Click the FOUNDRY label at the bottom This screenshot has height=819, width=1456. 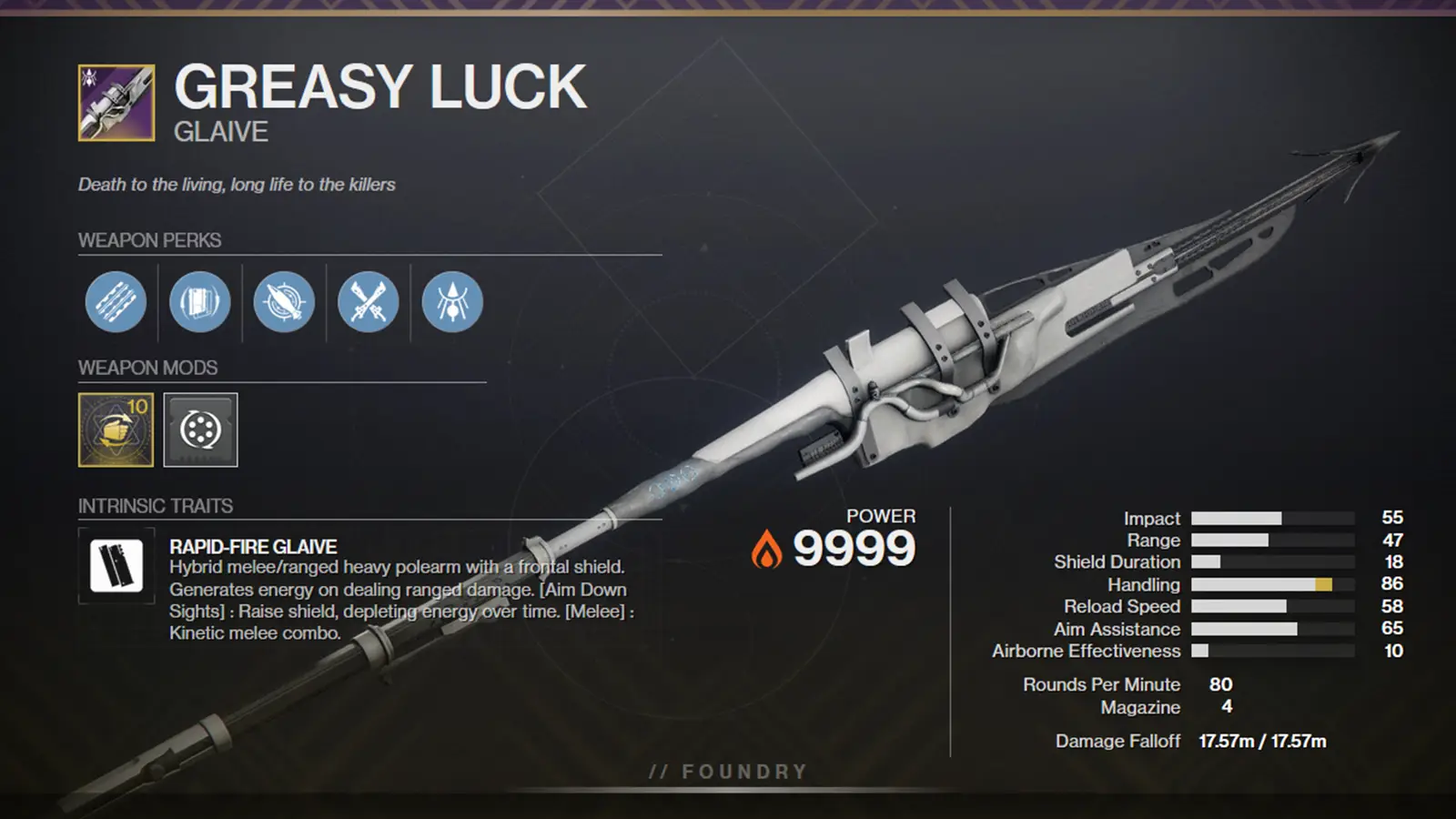click(x=725, y=771)
